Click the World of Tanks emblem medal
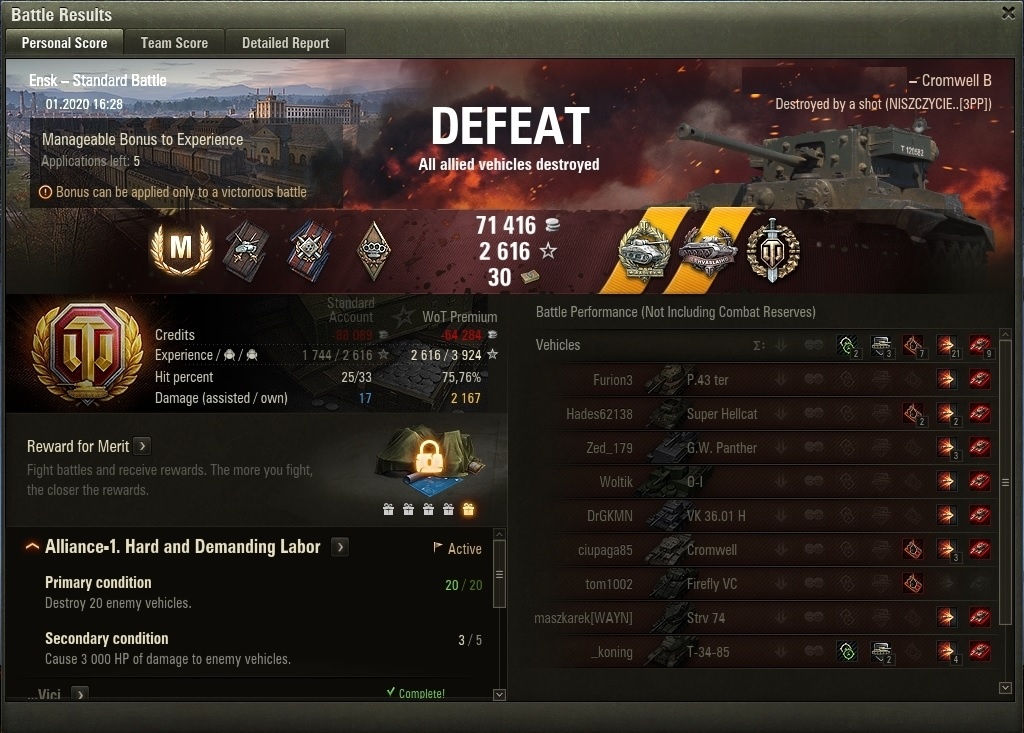This screenshot has height=733, width=1024. 773,250
